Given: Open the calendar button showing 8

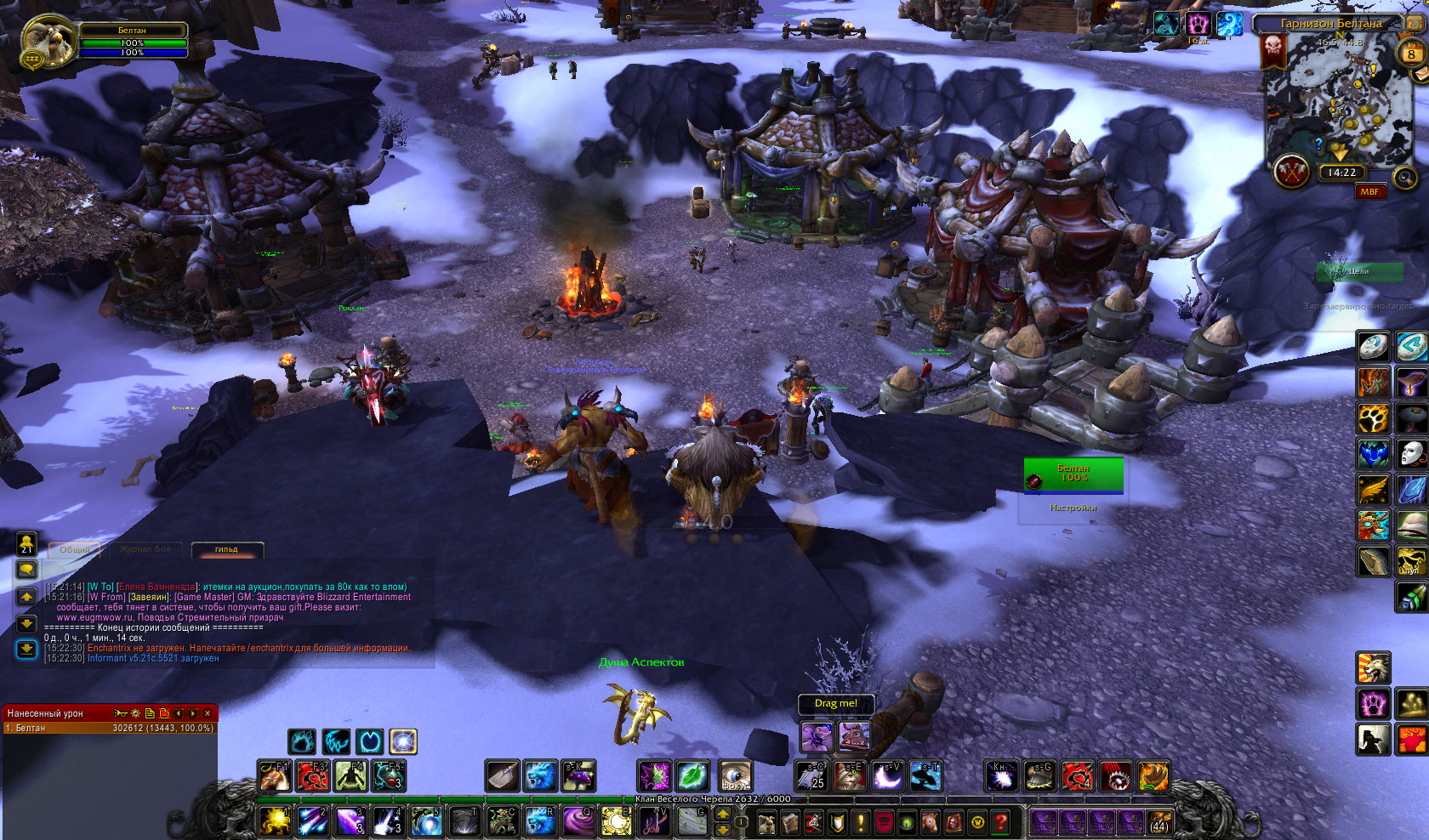Looking at the screenshot, I should click(1411, 54).
